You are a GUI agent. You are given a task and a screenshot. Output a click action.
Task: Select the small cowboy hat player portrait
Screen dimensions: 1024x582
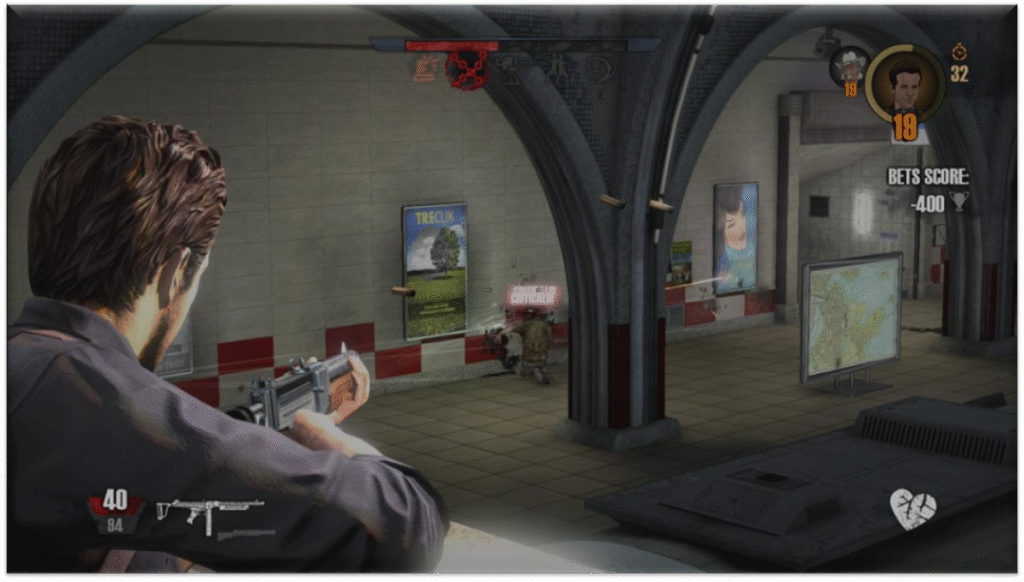pos(850,65)
